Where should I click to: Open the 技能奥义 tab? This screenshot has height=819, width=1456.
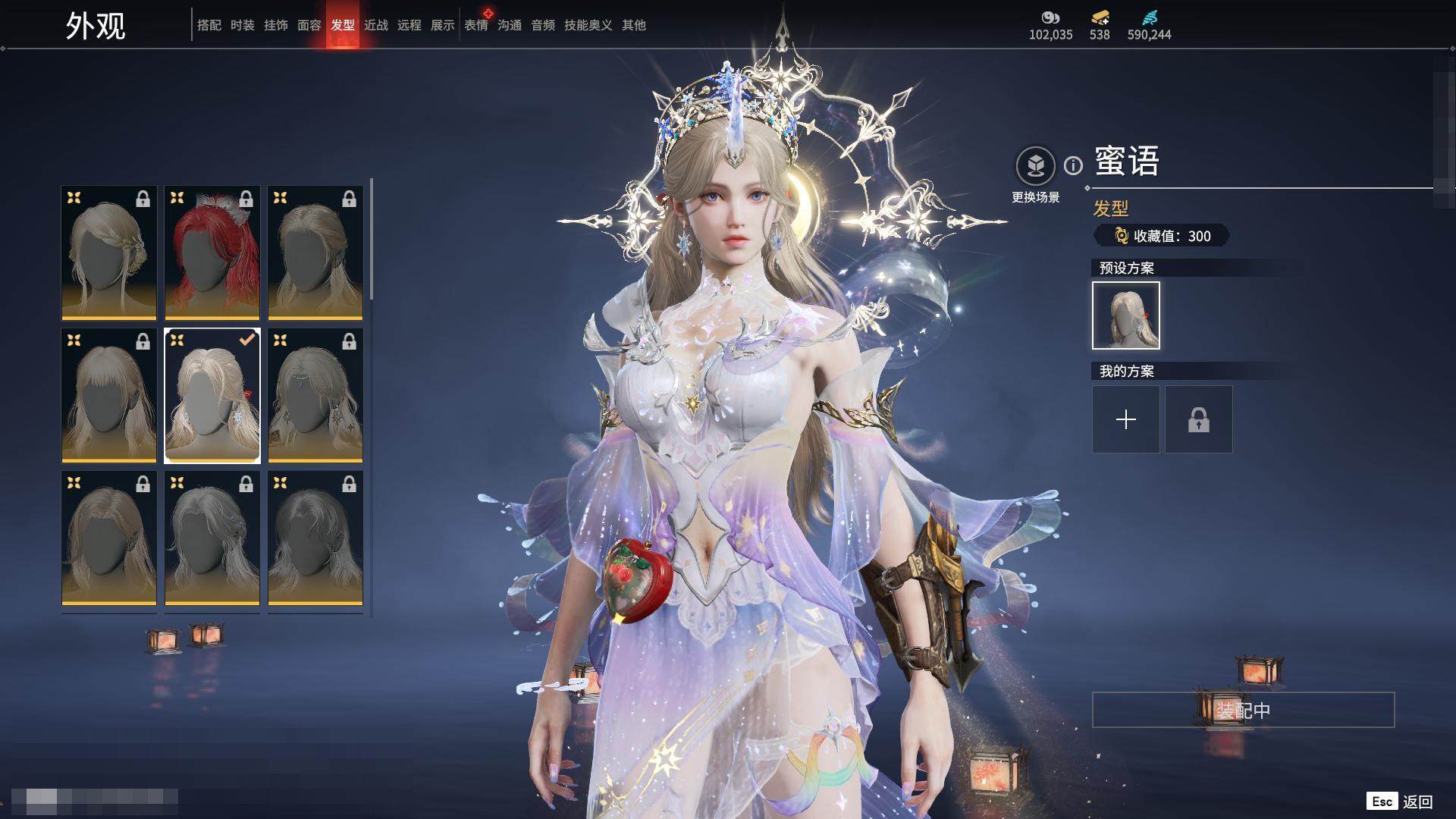pyautogui.click(x=588, y=25)
